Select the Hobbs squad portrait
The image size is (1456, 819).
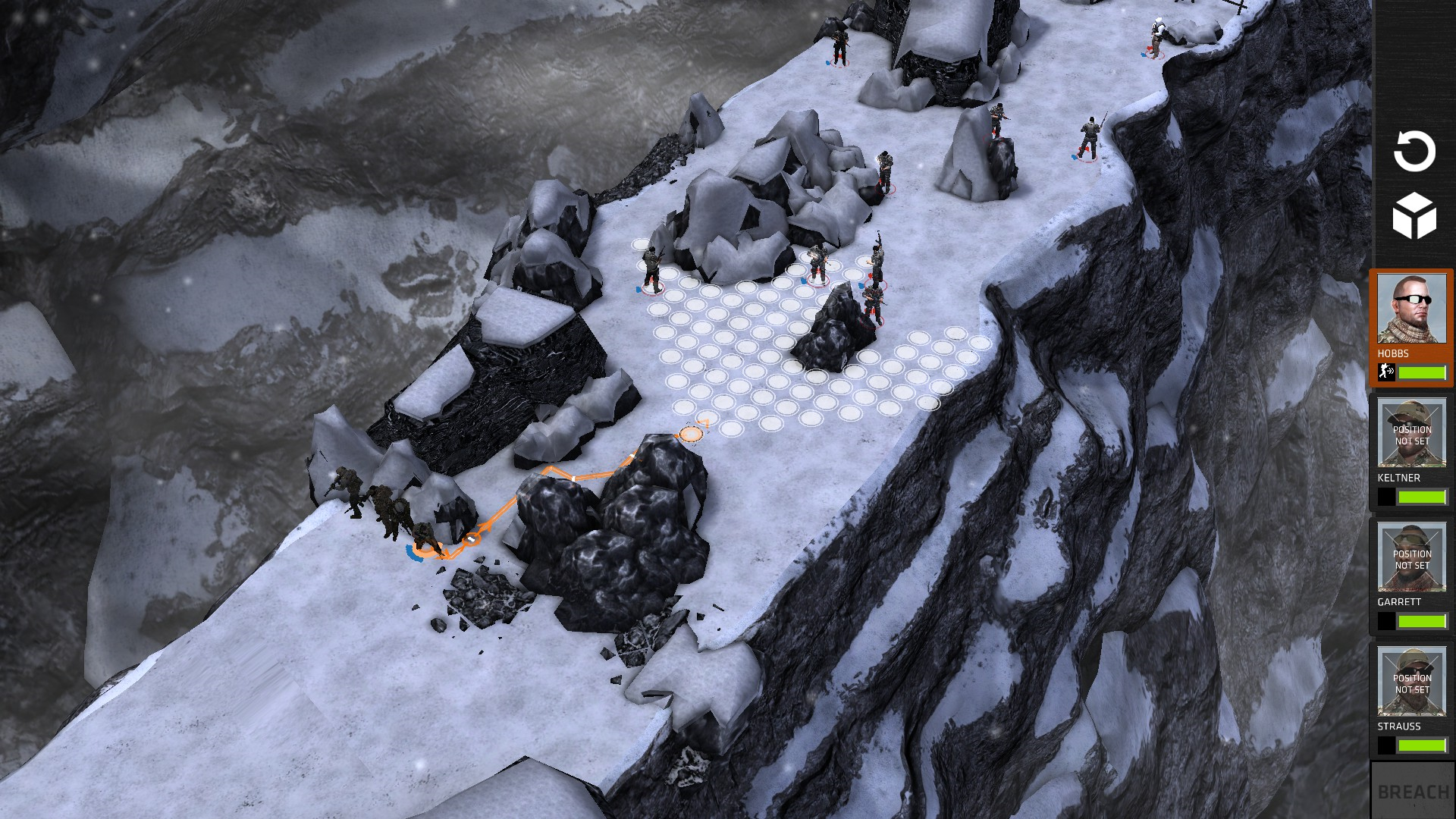(x=1411, y=309)
